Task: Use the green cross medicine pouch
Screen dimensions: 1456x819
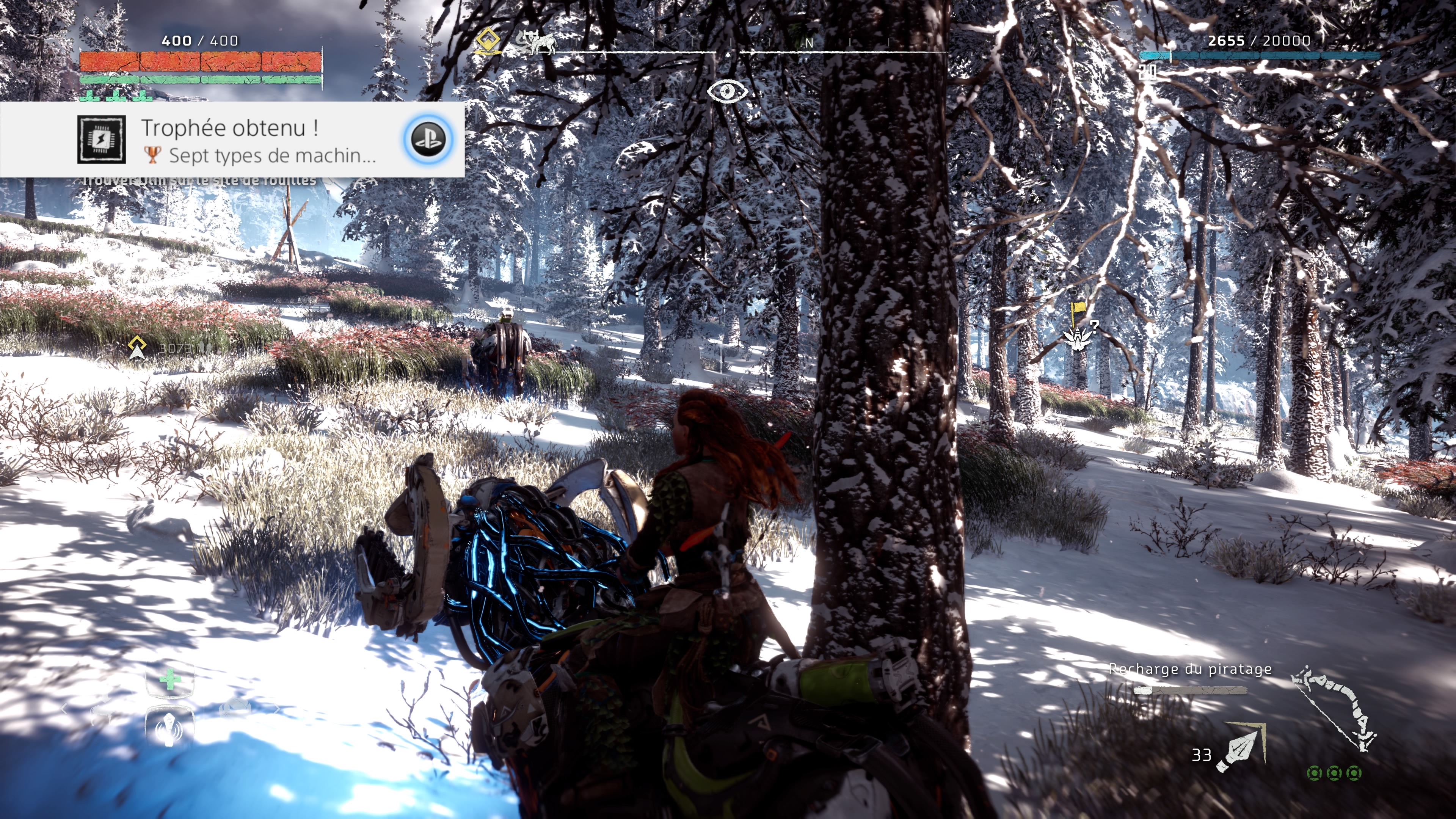Action: click(x=169, y=680)
